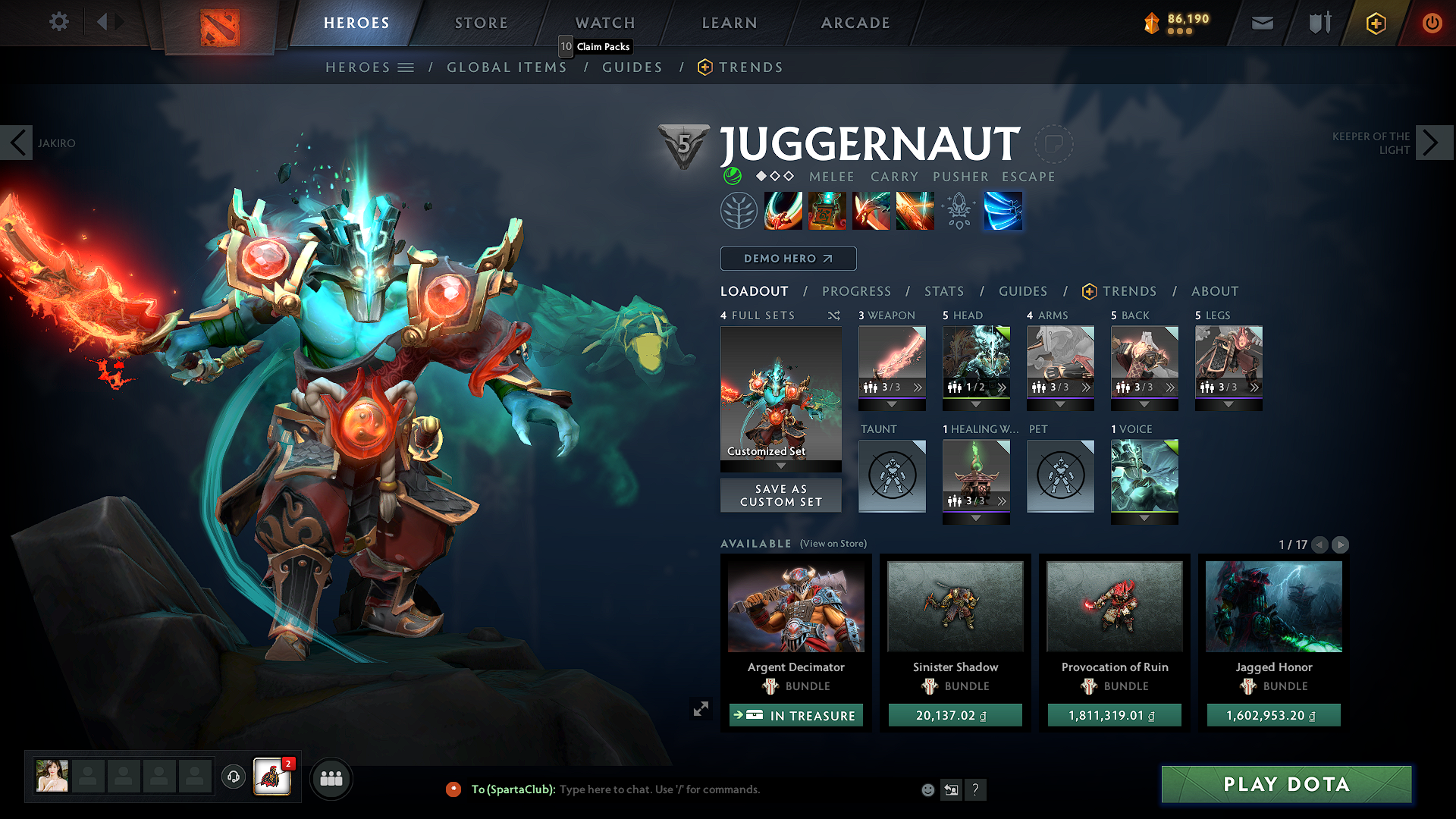Switch to the PROGRESS tab

(856, 291)
